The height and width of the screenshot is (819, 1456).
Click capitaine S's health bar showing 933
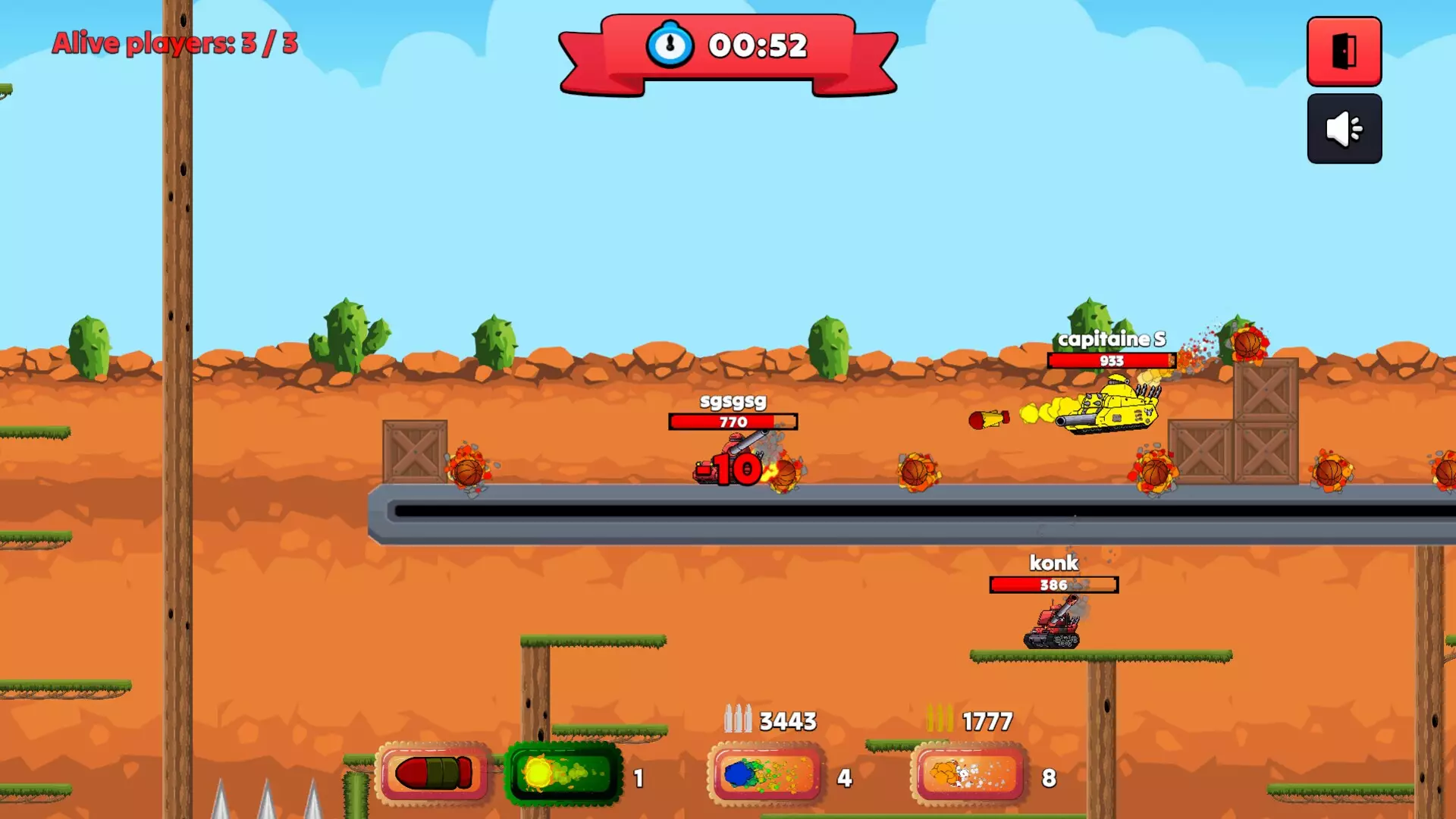click(x=1111, y=361)
